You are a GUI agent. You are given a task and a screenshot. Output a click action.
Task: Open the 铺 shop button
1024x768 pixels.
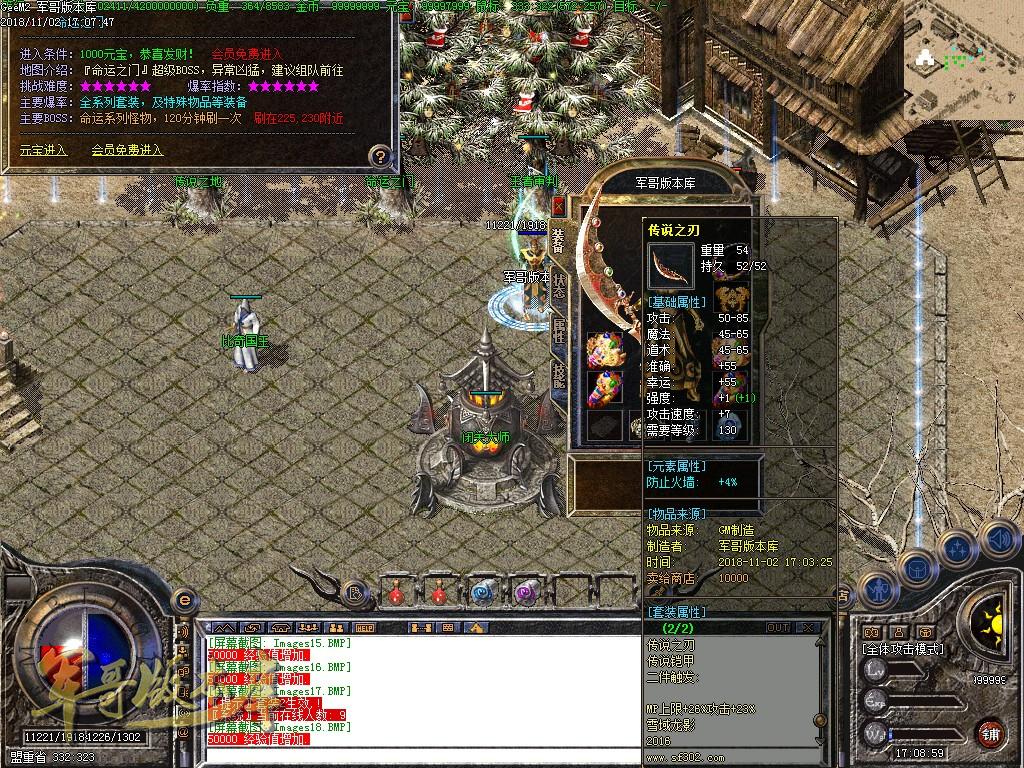990,731
